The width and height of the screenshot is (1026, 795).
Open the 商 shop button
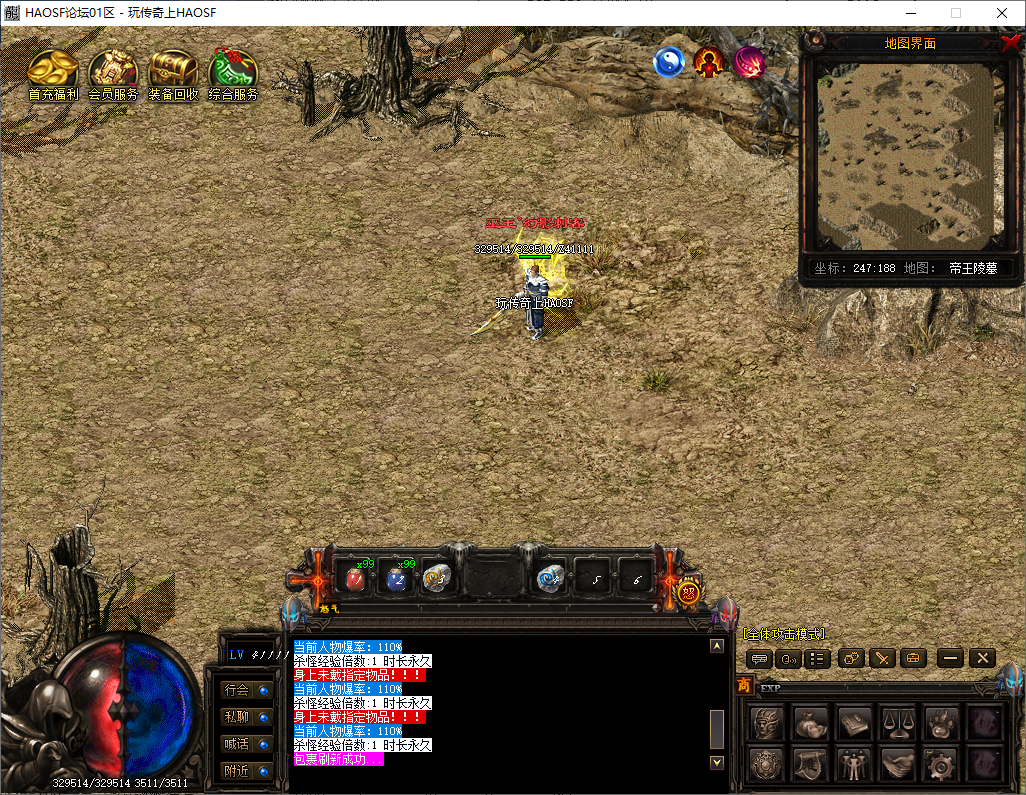(x=744, y=686)
